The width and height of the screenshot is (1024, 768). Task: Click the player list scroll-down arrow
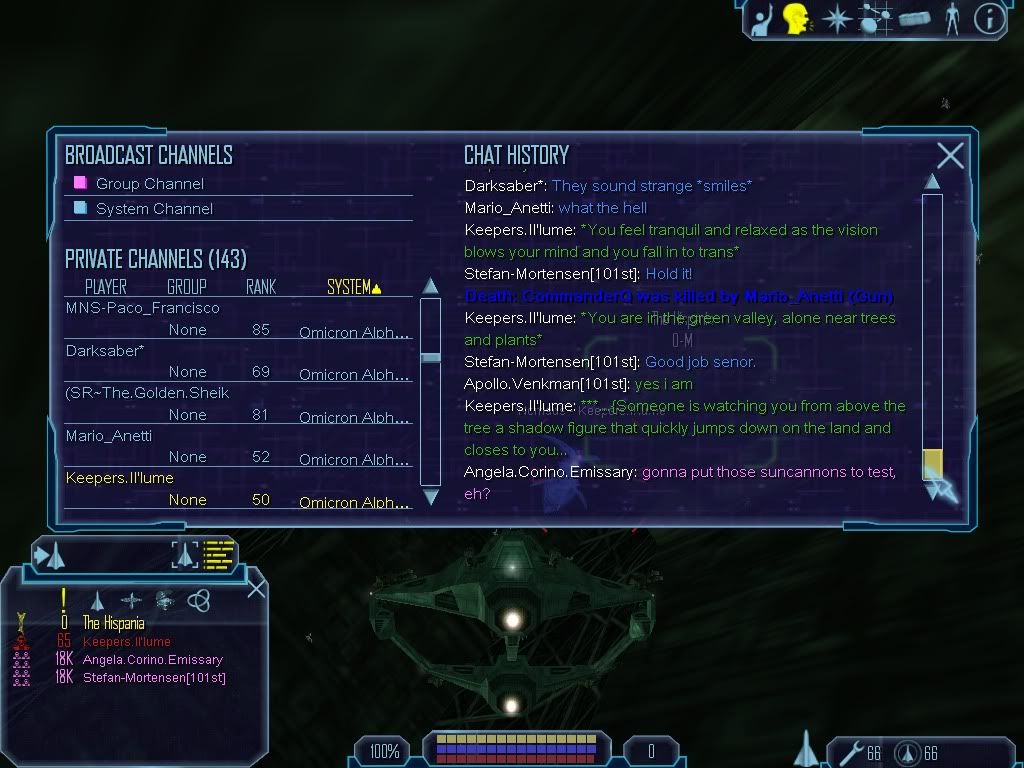pos(431,496)
